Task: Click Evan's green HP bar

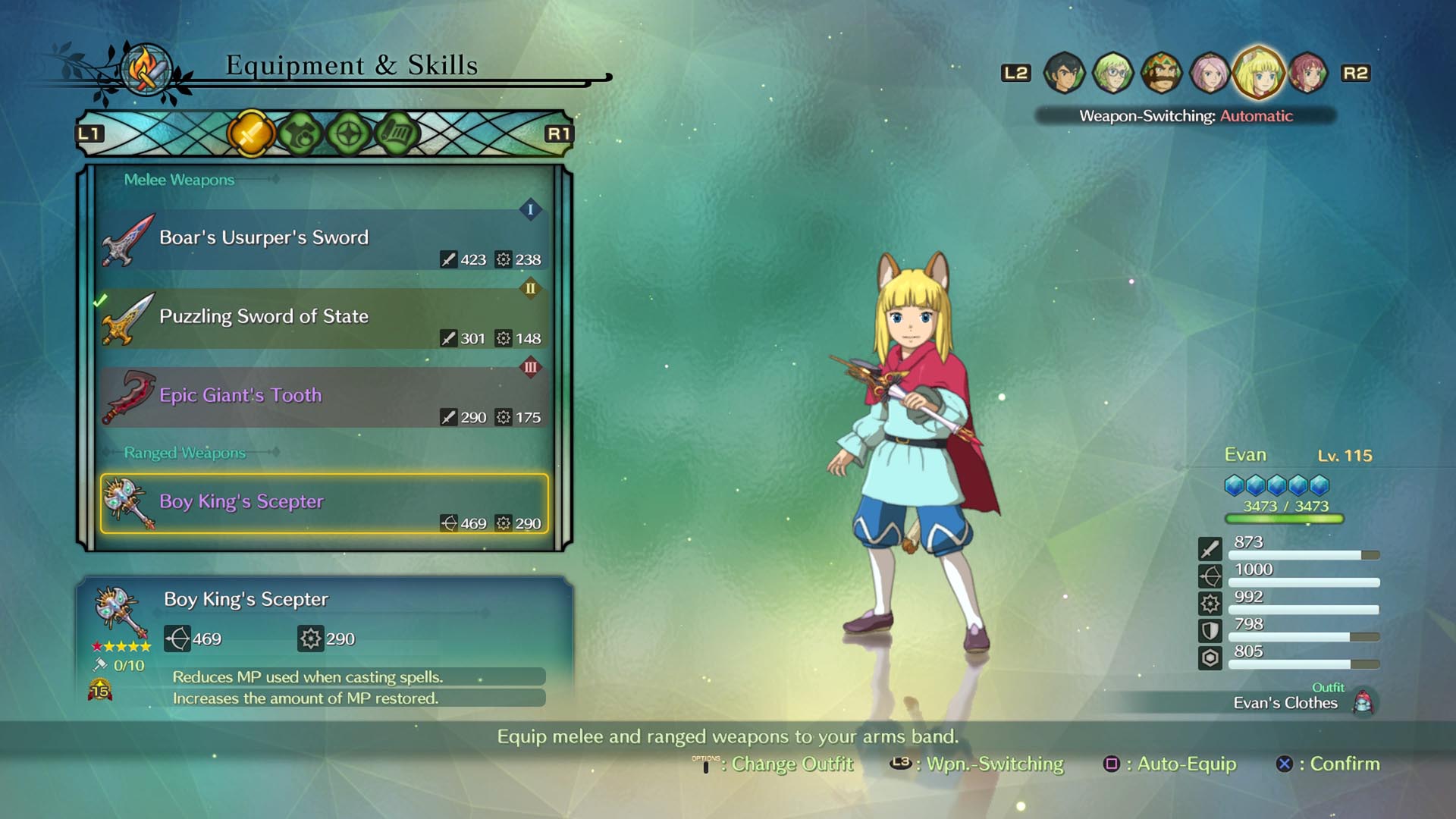Action: click(1284, 519)
